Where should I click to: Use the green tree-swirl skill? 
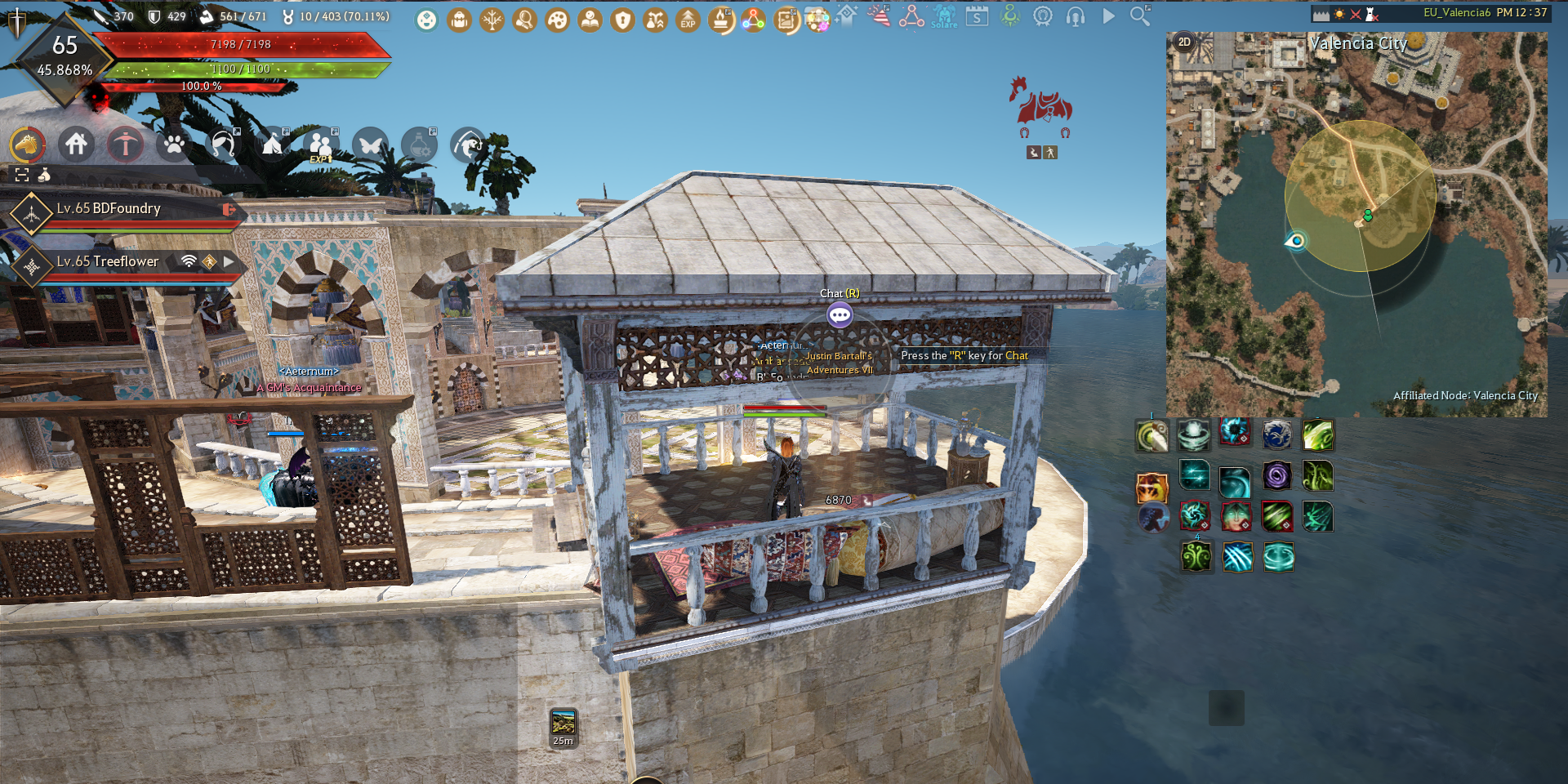1196,557
